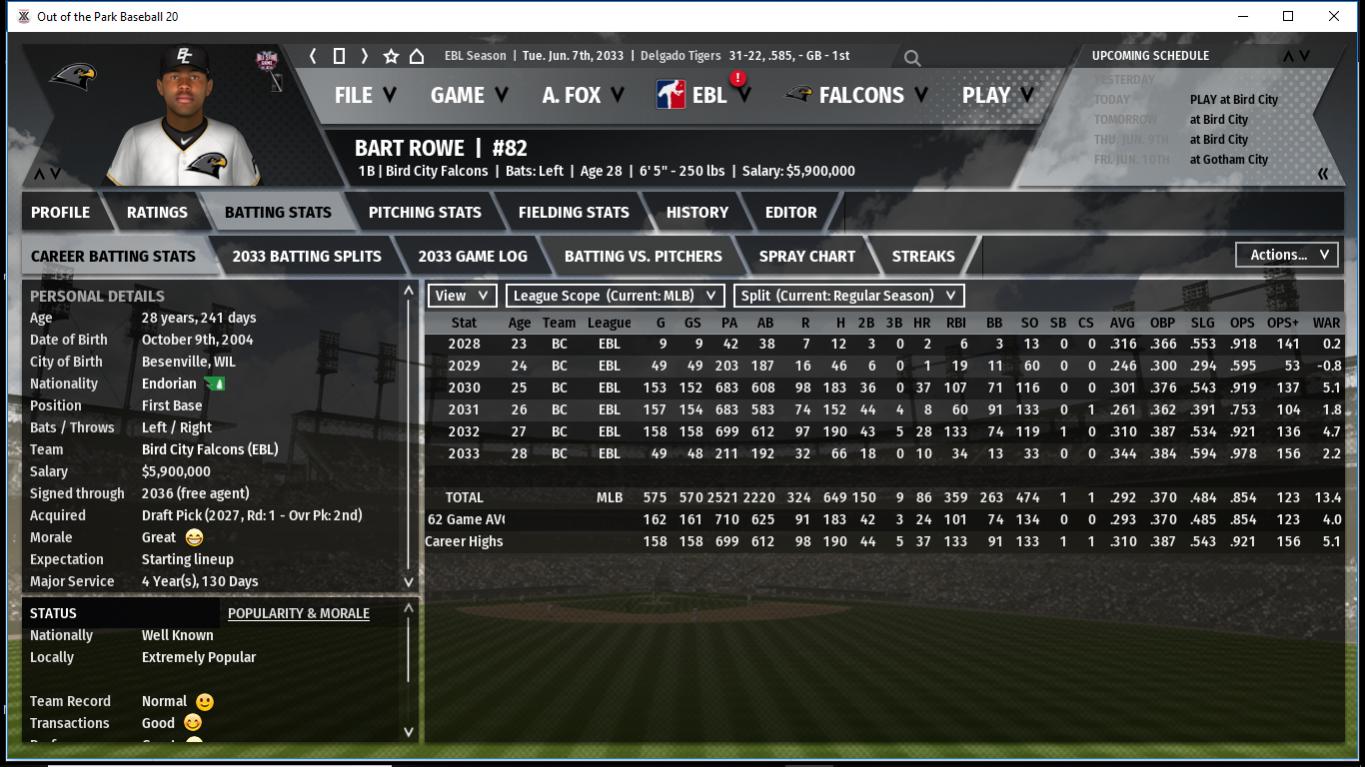Open the 2033 GAME LOG subtab
The height and width of the screenshot is (767, 1365).
[472, 256]
